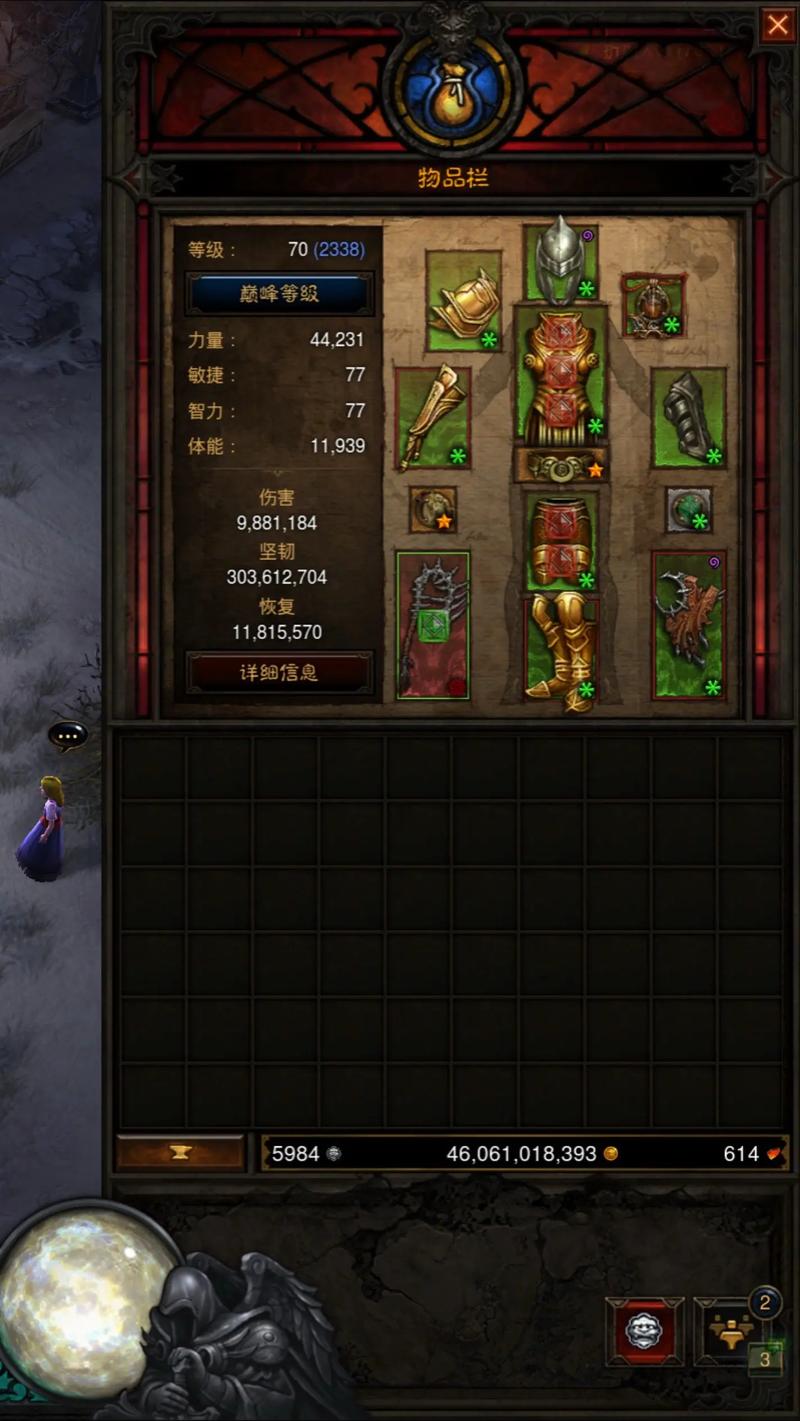
Task: Click the gold icon button with number badges
Action: (x=728, y=1331)
